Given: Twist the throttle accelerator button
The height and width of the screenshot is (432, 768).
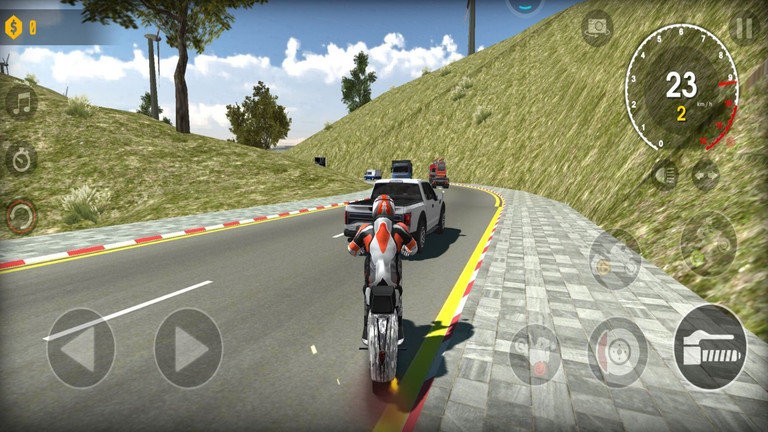Looking at the screenshot, I should pyautogui.click(x=710, y=347).
